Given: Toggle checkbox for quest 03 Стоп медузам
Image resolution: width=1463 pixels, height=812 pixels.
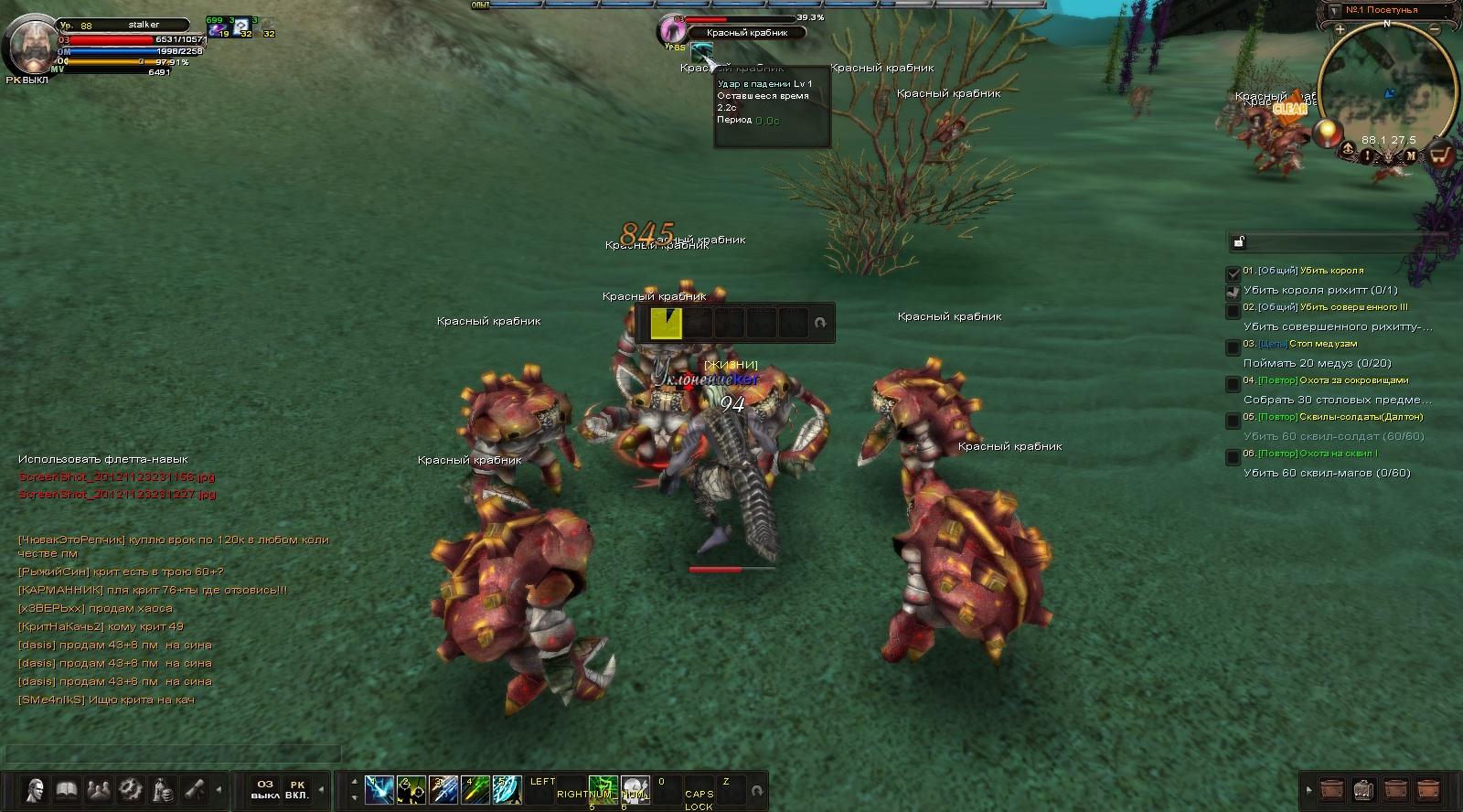Looking at the screenshot, I should click(1233, 347).
